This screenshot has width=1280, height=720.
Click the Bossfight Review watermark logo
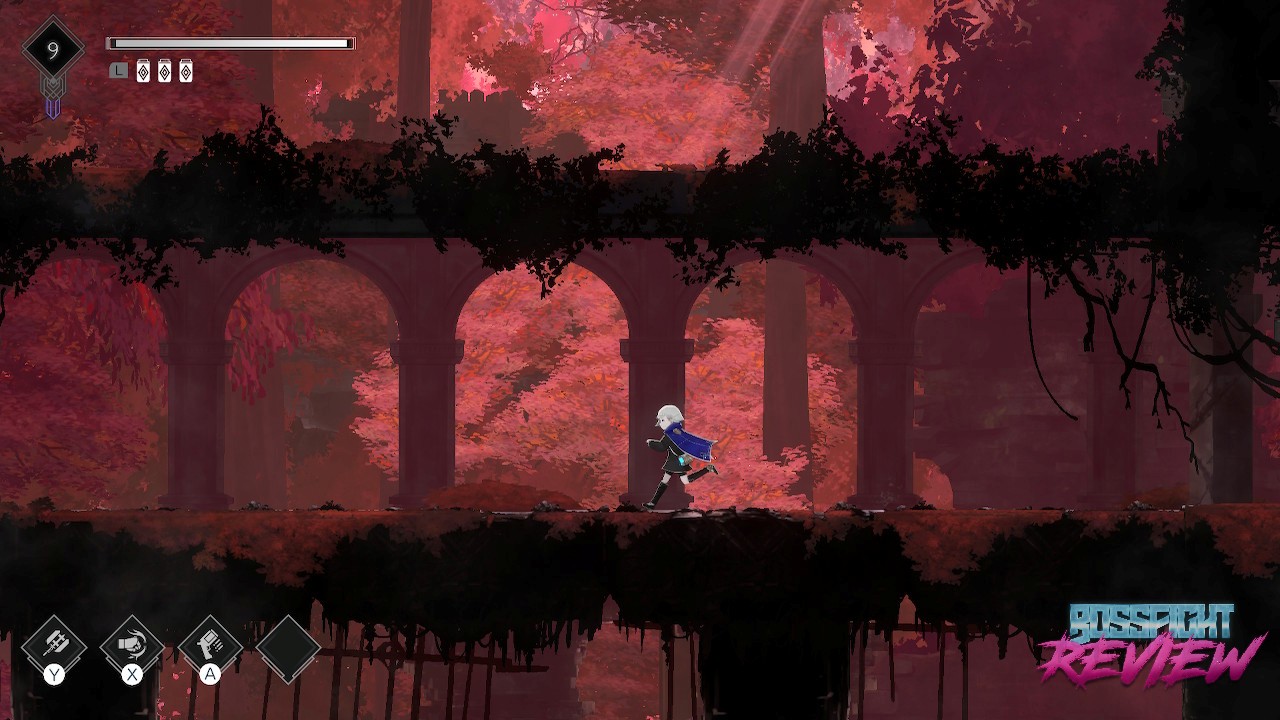tap(1150, 644)
